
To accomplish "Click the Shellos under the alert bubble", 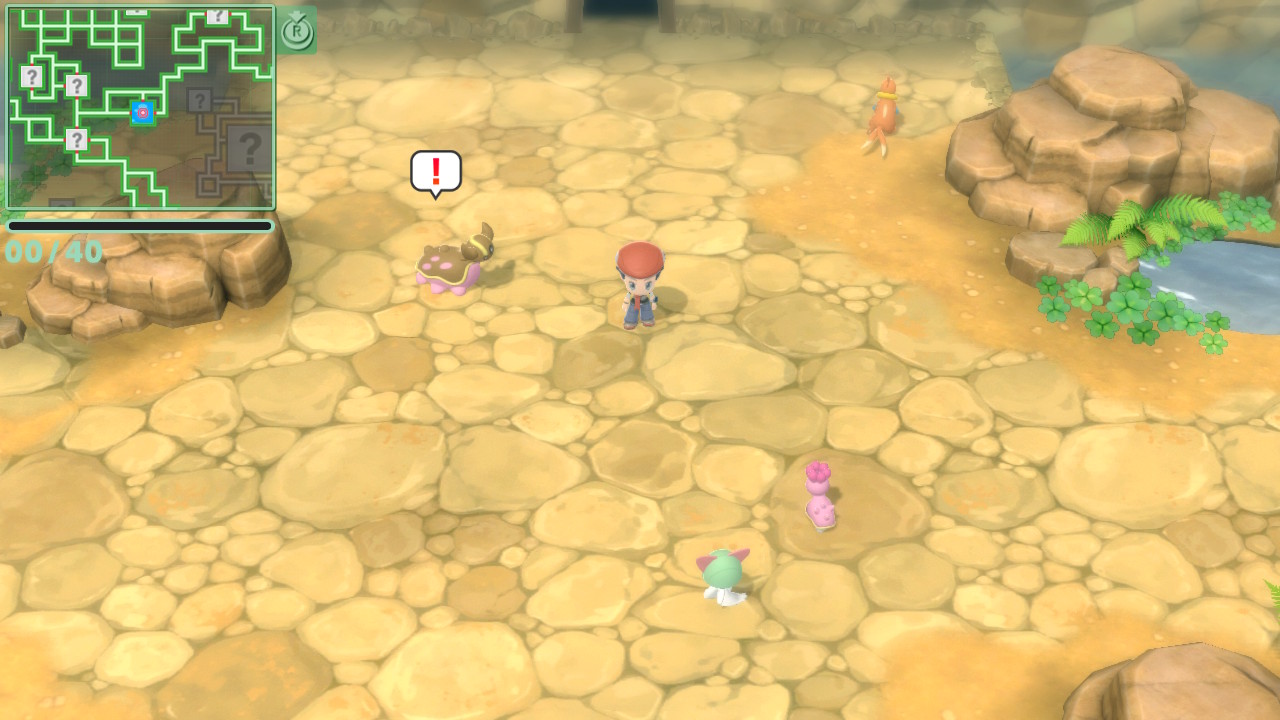I will click(x=452, y=262).
